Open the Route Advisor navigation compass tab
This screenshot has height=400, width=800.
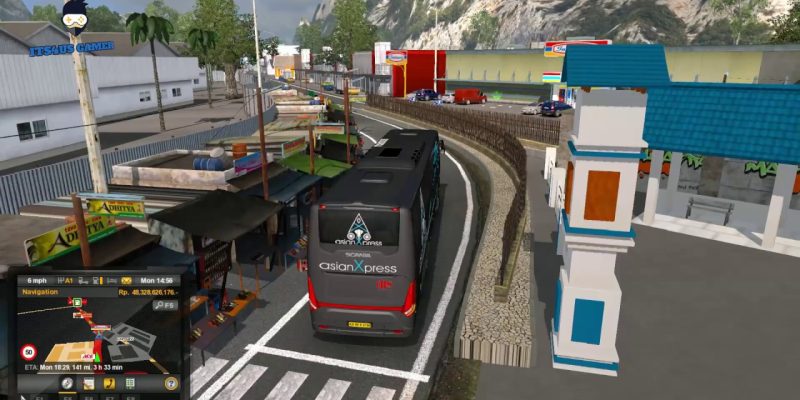click(67, 383)
